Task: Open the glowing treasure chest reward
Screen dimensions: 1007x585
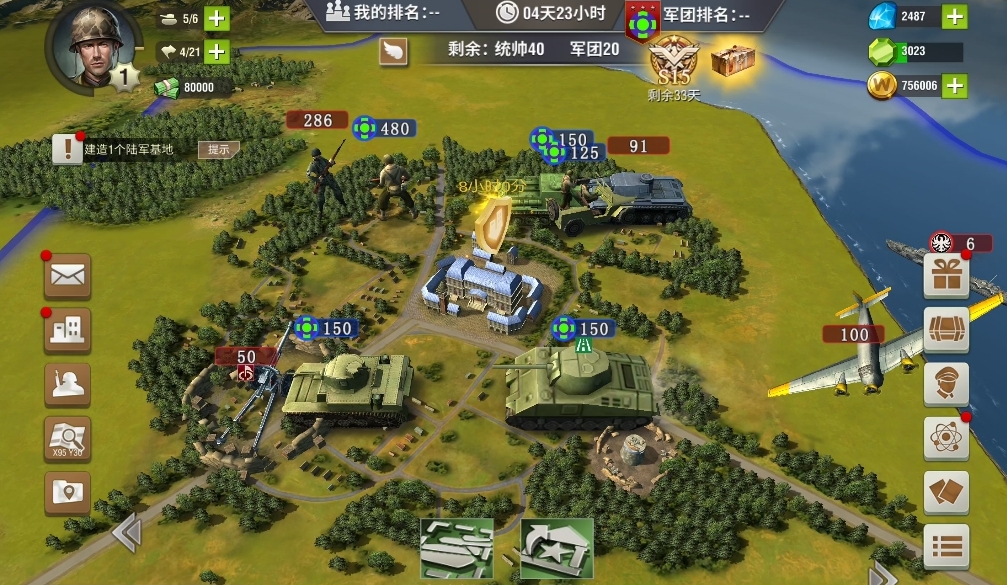Action: [733, 60]
